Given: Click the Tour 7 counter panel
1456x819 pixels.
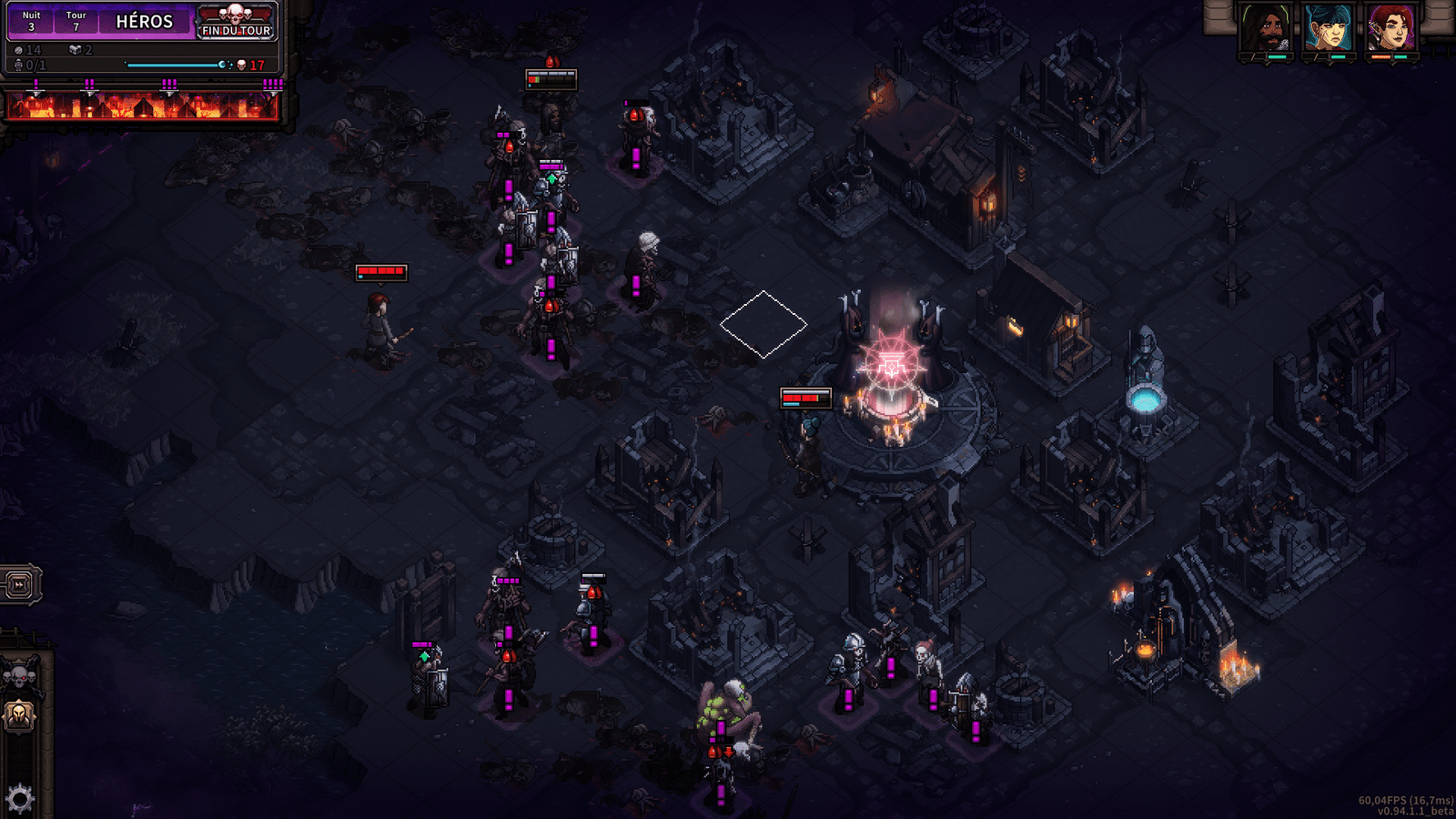Looking at the screenshot, I should point(76,20).
